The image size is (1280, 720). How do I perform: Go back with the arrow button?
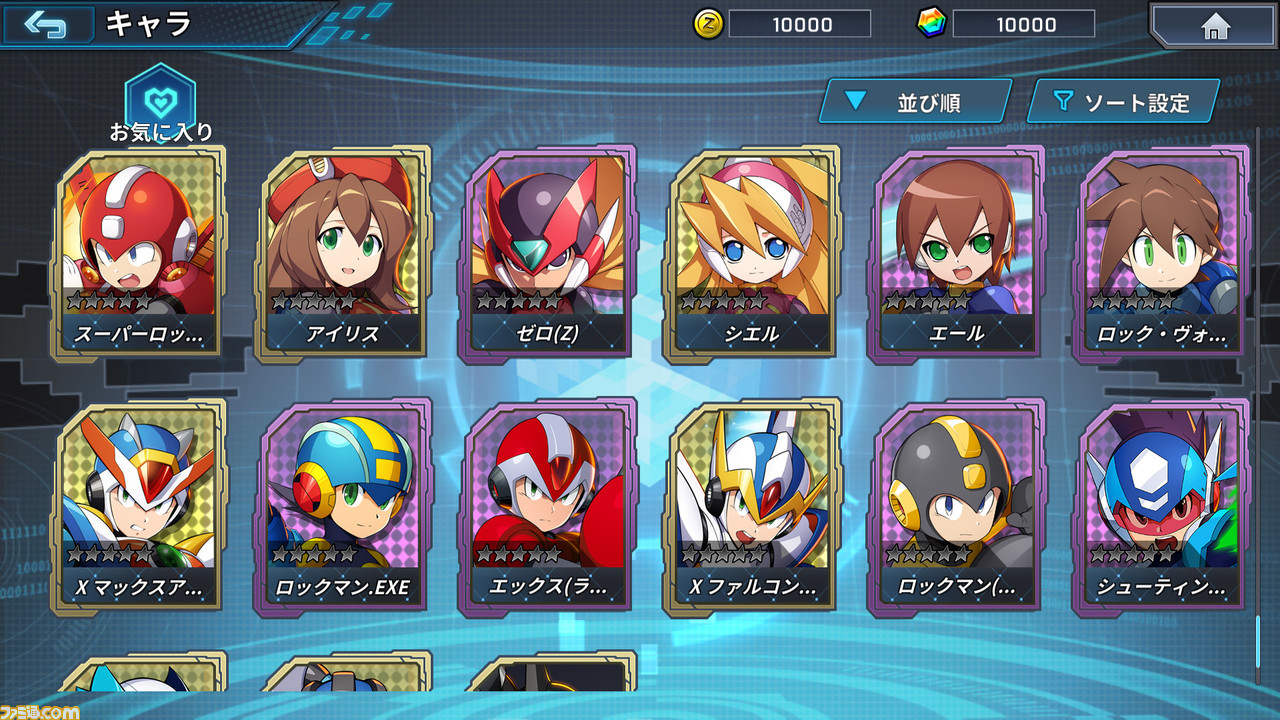[46, 24]
